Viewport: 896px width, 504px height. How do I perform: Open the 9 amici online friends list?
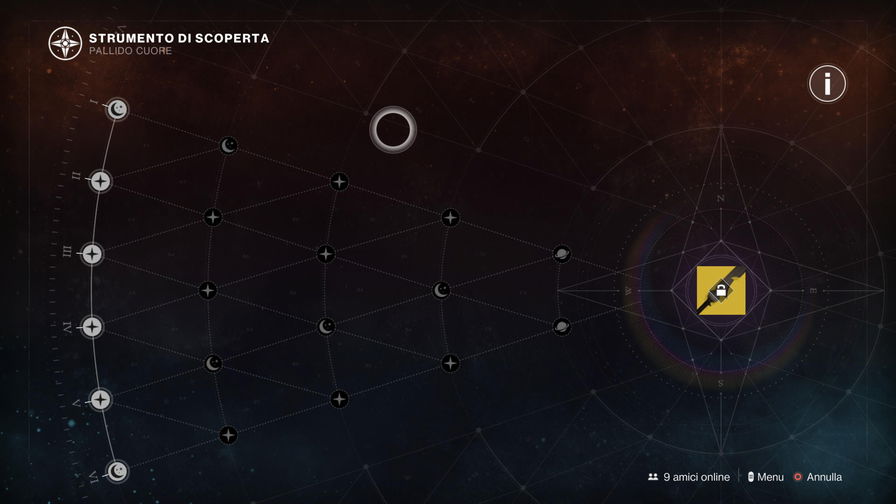click(688, 477)
